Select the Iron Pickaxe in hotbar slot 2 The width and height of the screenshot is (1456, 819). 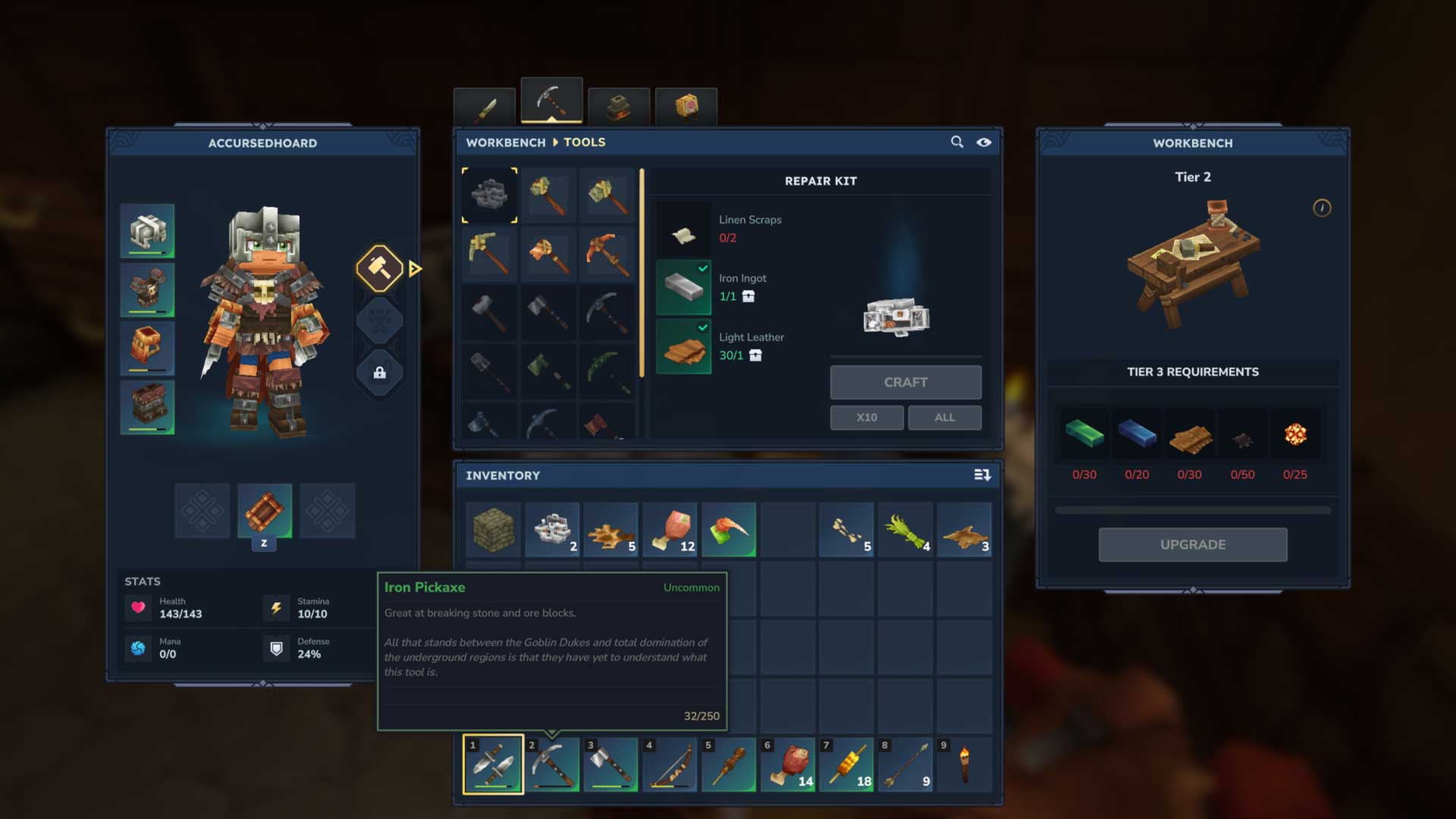pos(552,764)
